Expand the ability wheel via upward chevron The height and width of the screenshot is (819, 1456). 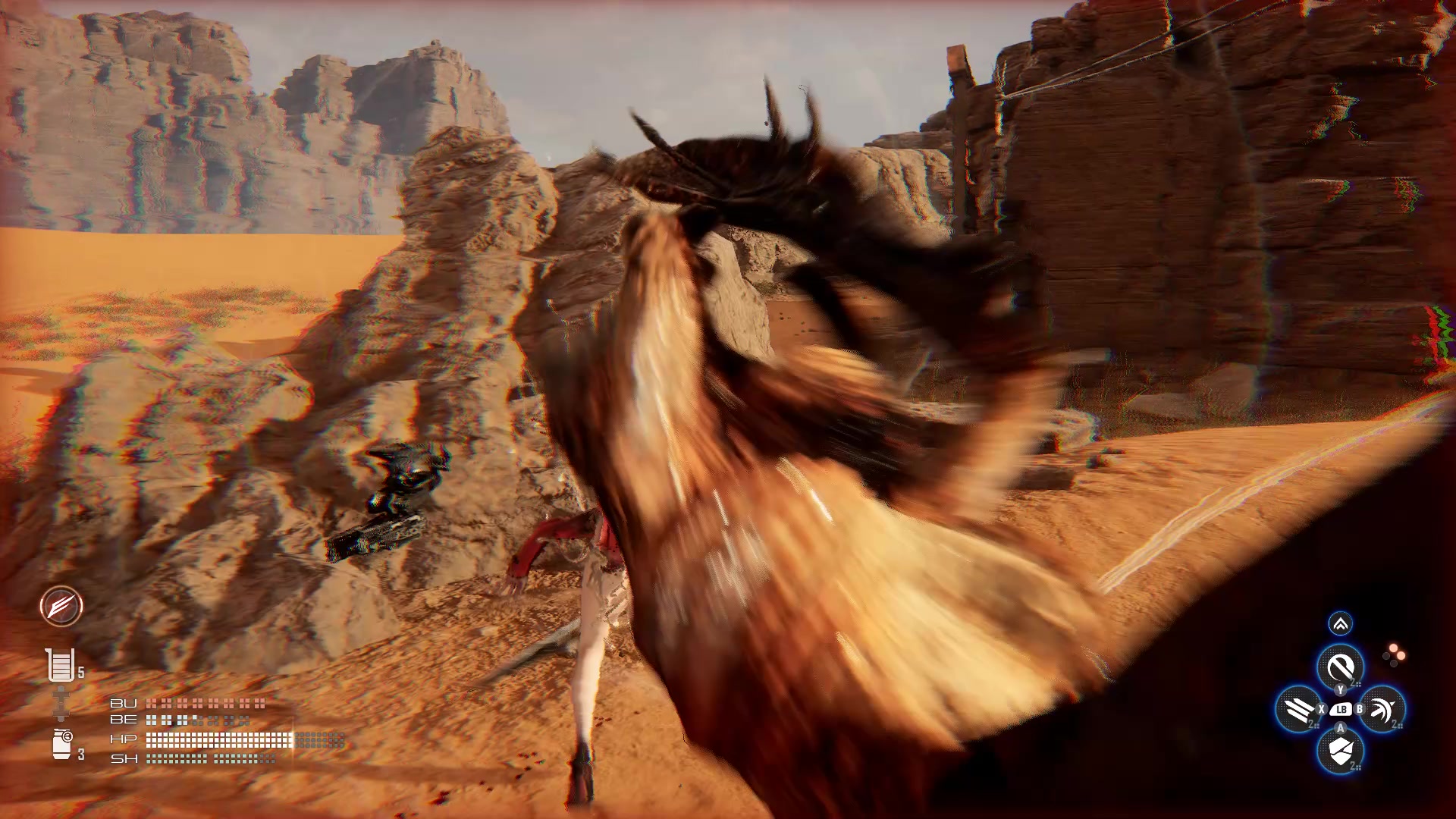tap(1341, 623)
